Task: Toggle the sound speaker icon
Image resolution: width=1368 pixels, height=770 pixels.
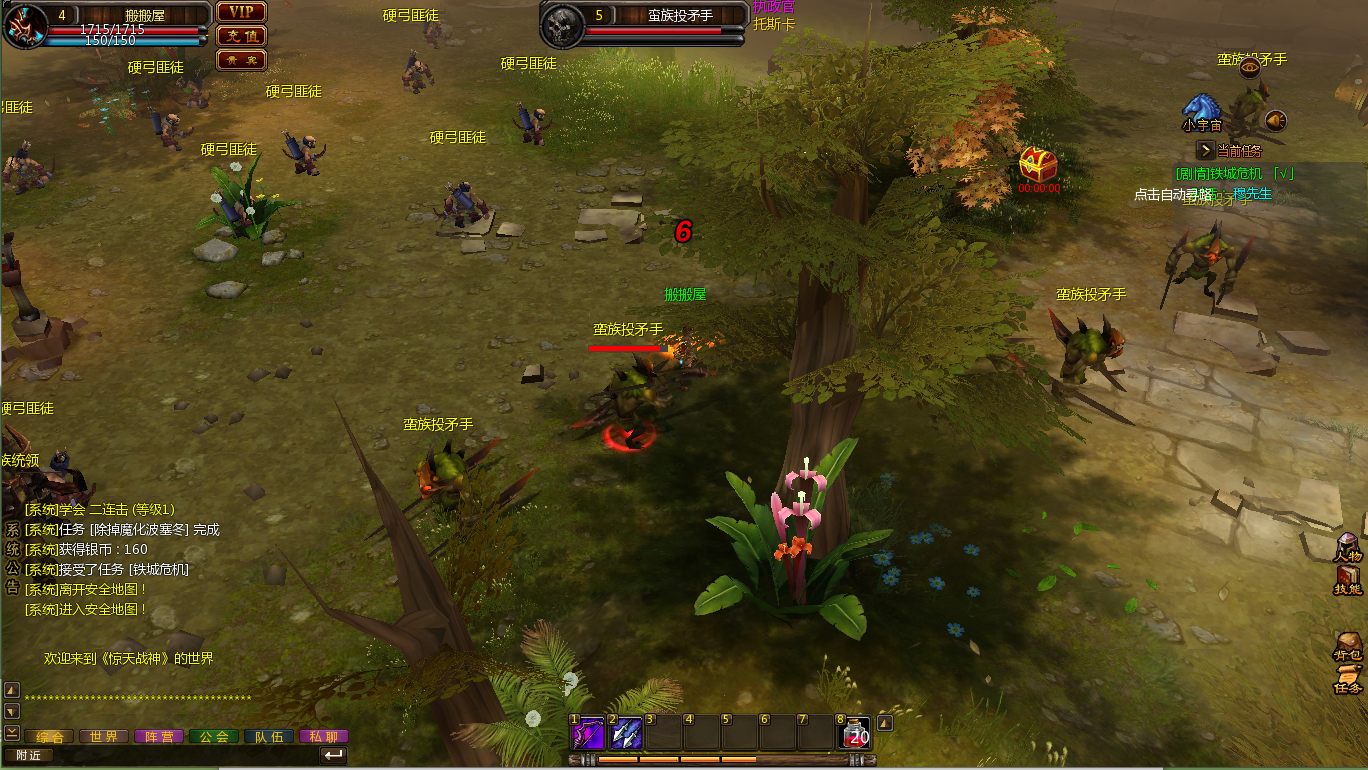Action: 1275,121
